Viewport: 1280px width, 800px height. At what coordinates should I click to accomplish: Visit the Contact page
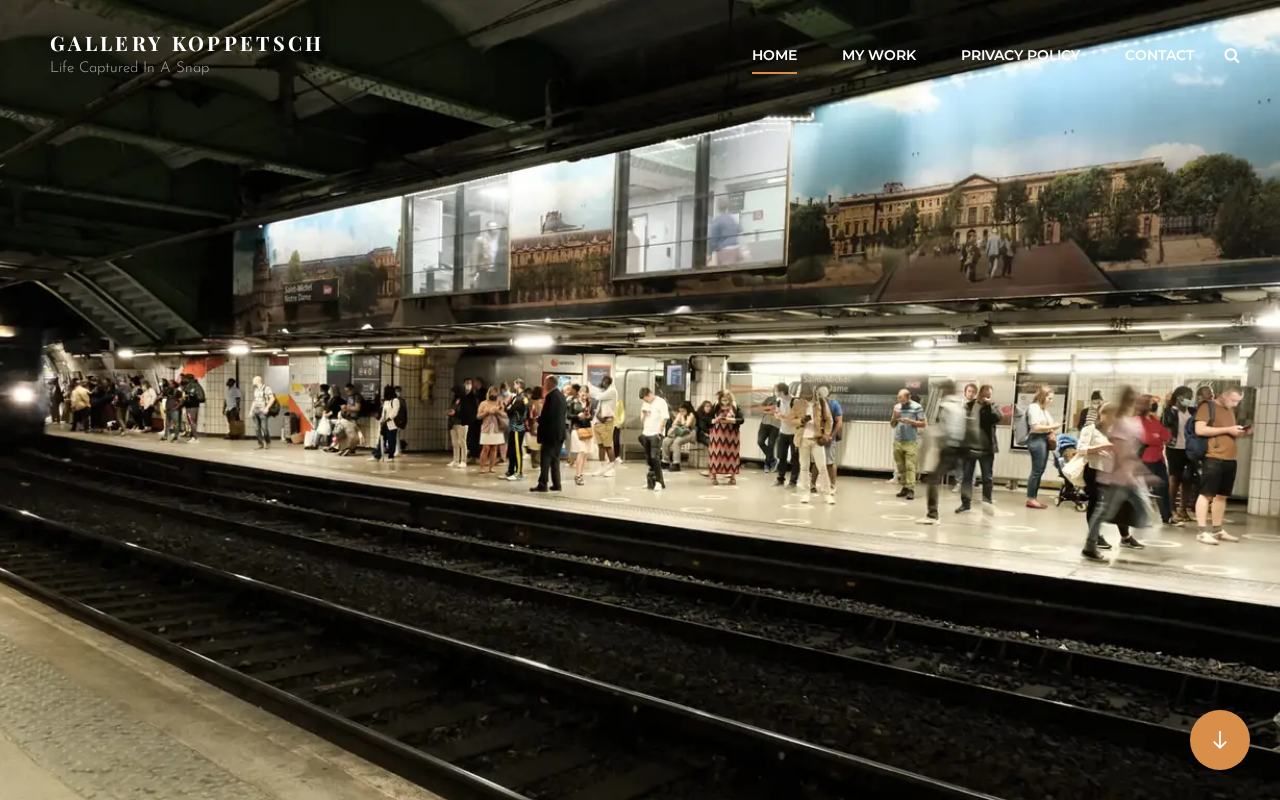(x=1159, y=55)
